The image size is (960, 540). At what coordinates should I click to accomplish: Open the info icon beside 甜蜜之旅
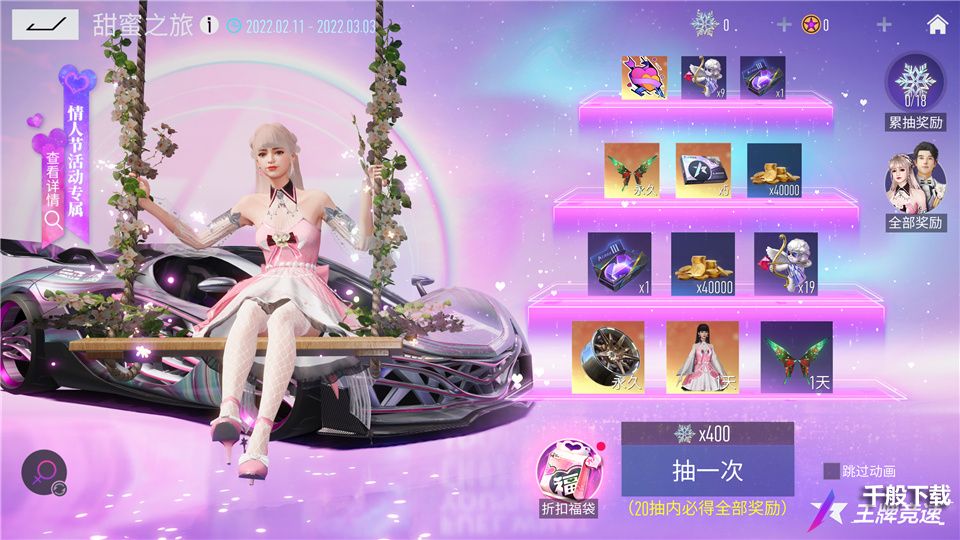pyautogui.click(x=209, y=25)
